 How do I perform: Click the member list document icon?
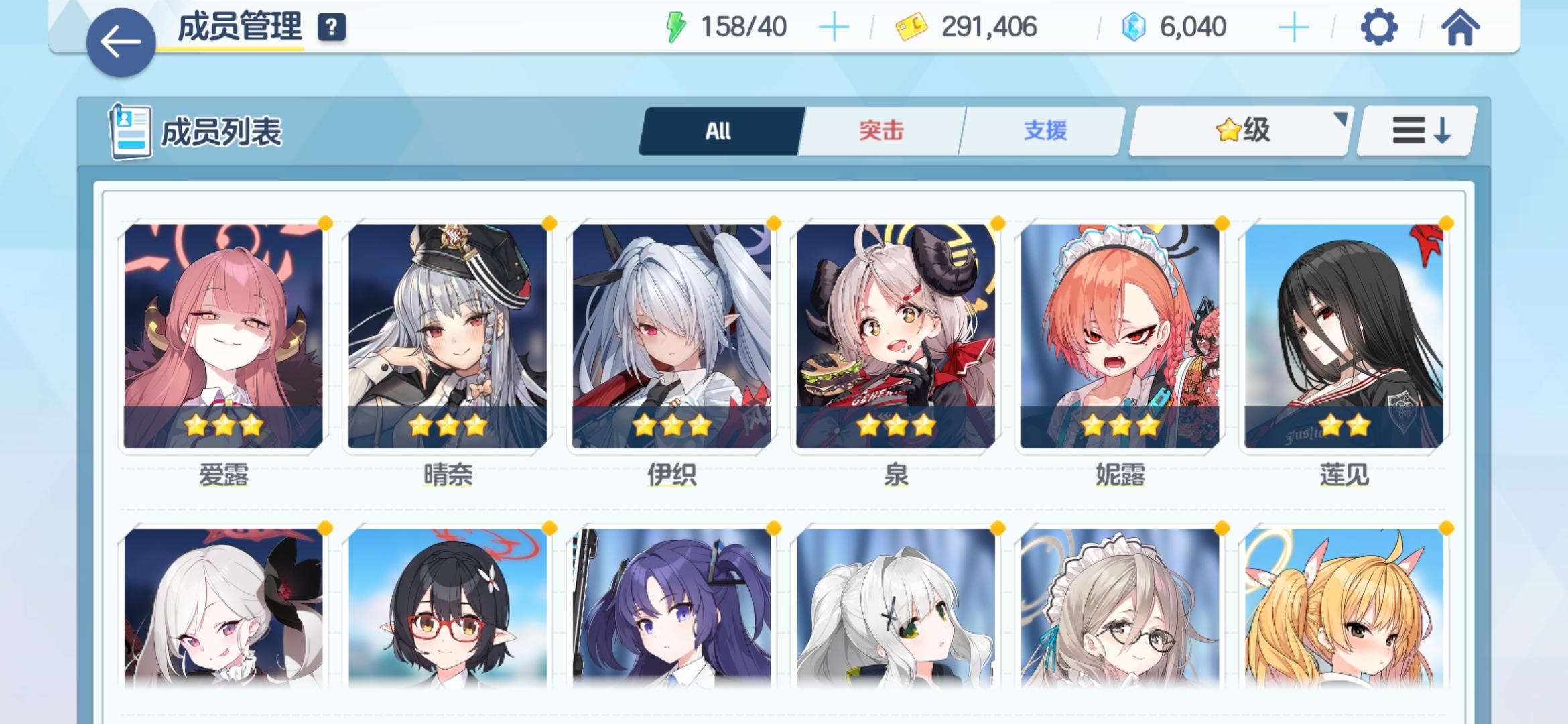point(131,131)
